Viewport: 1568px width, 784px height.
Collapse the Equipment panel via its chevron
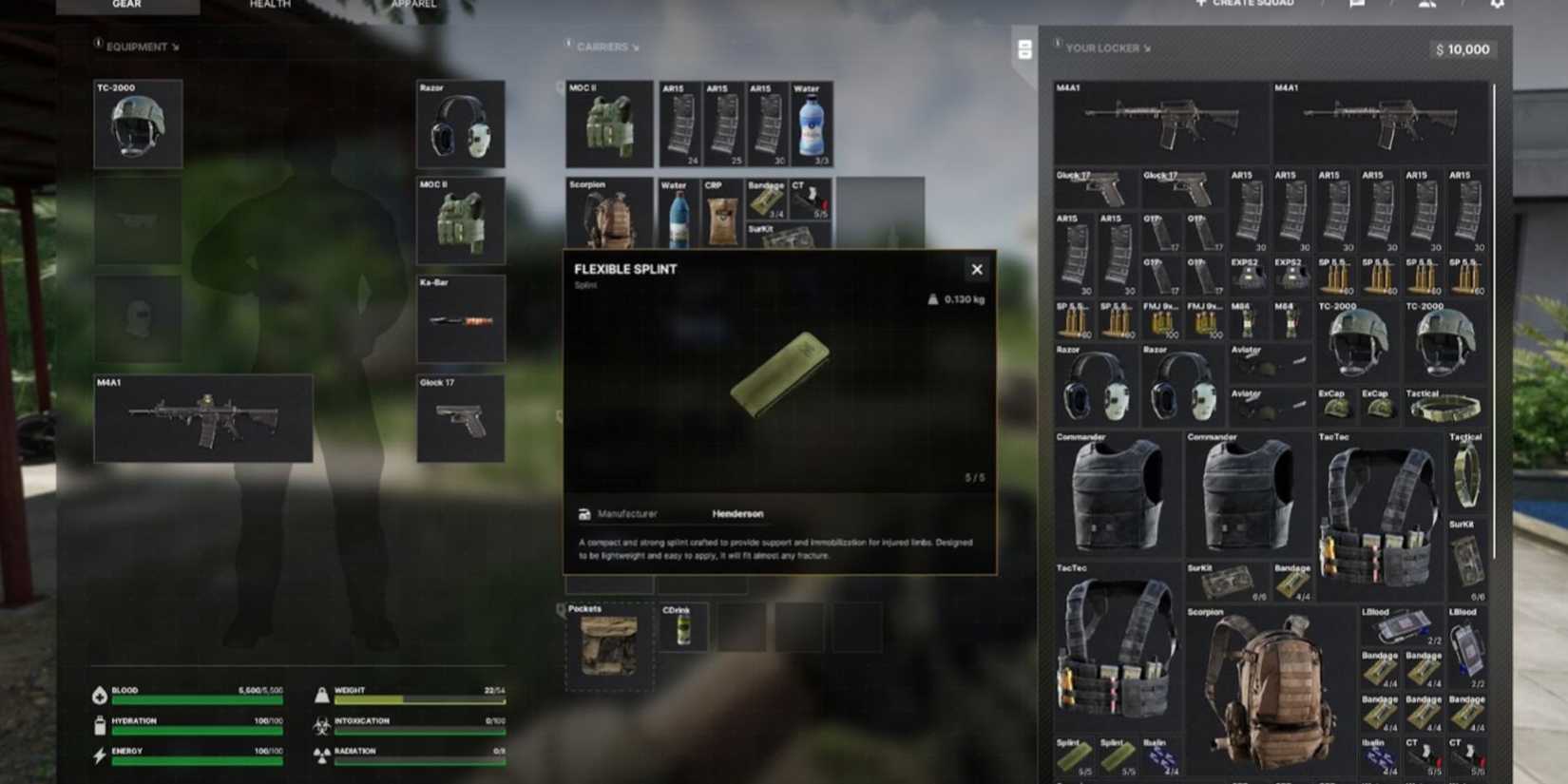coord(175,46)
